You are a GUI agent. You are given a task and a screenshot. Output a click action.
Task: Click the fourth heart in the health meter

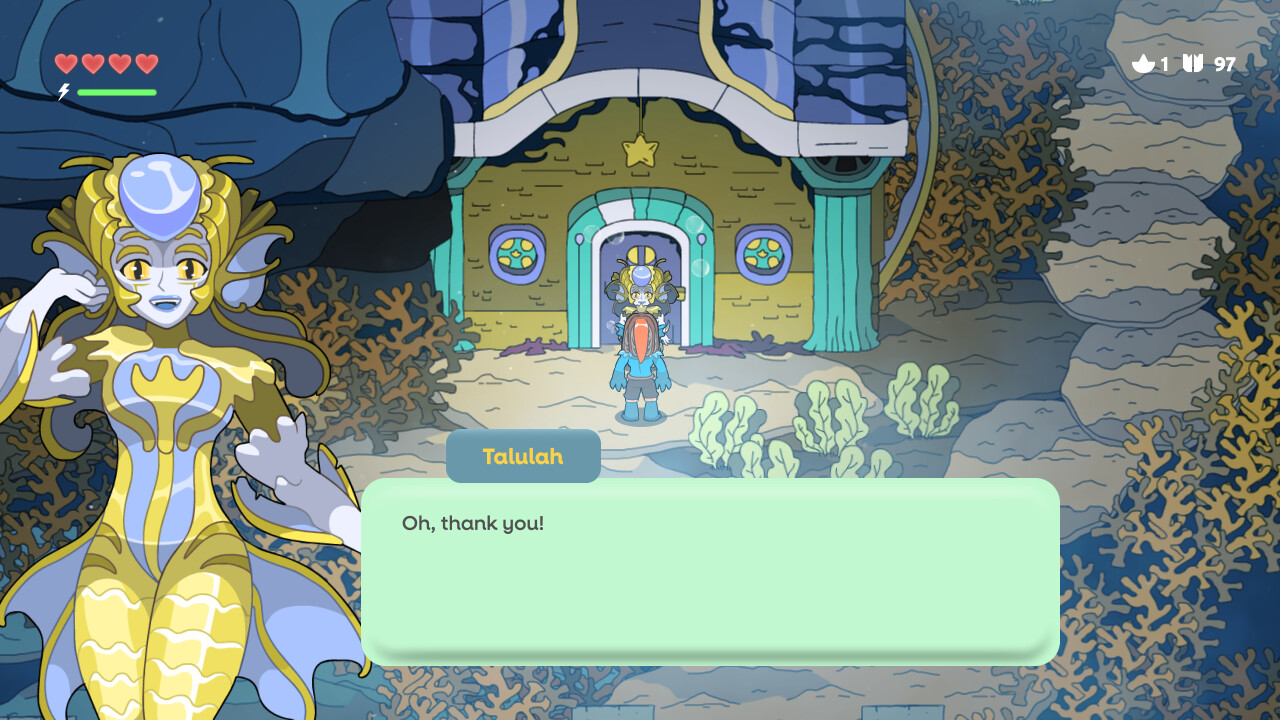tap(146, 63)
